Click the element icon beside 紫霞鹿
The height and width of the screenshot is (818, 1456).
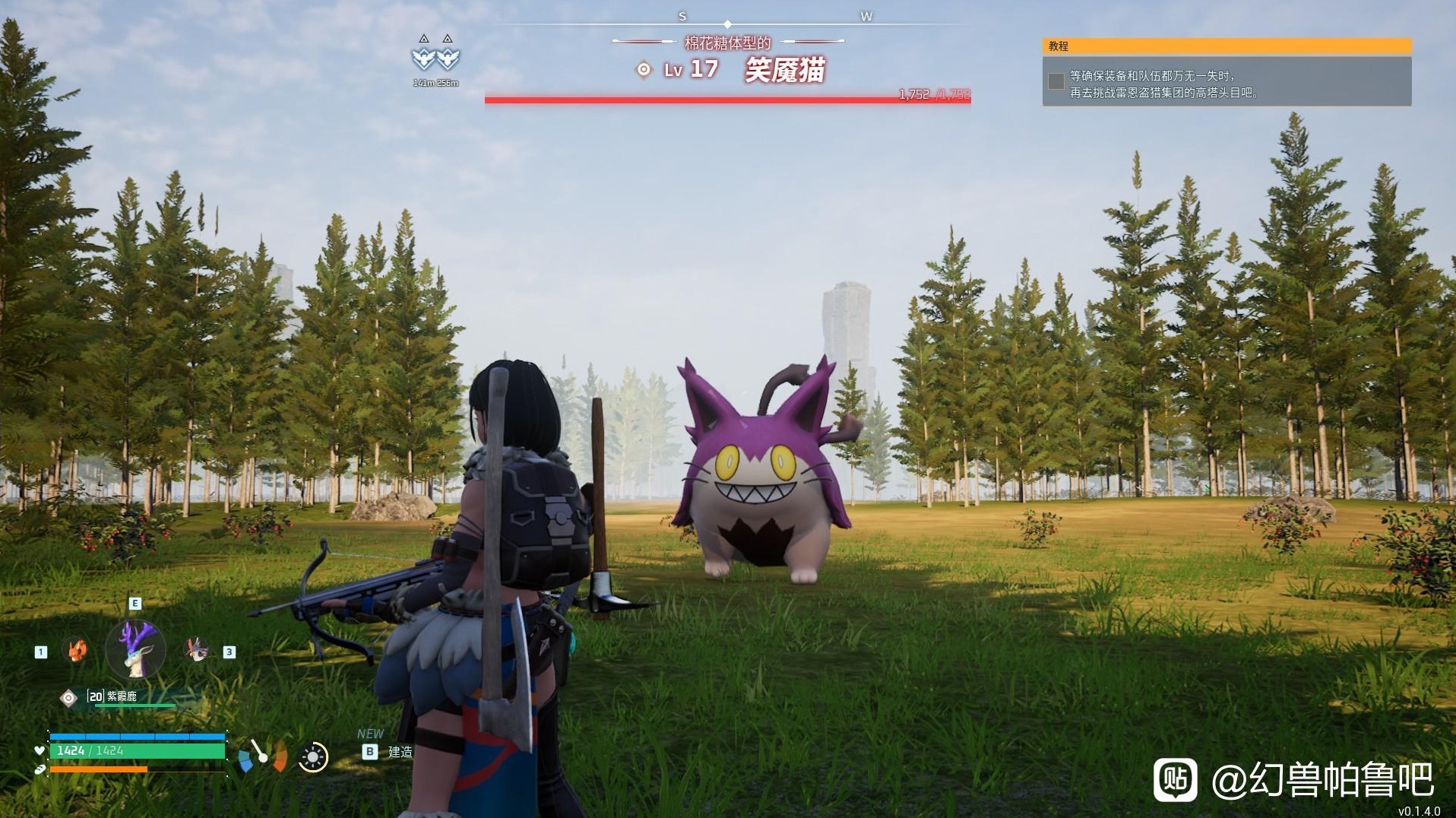(68, 698)
